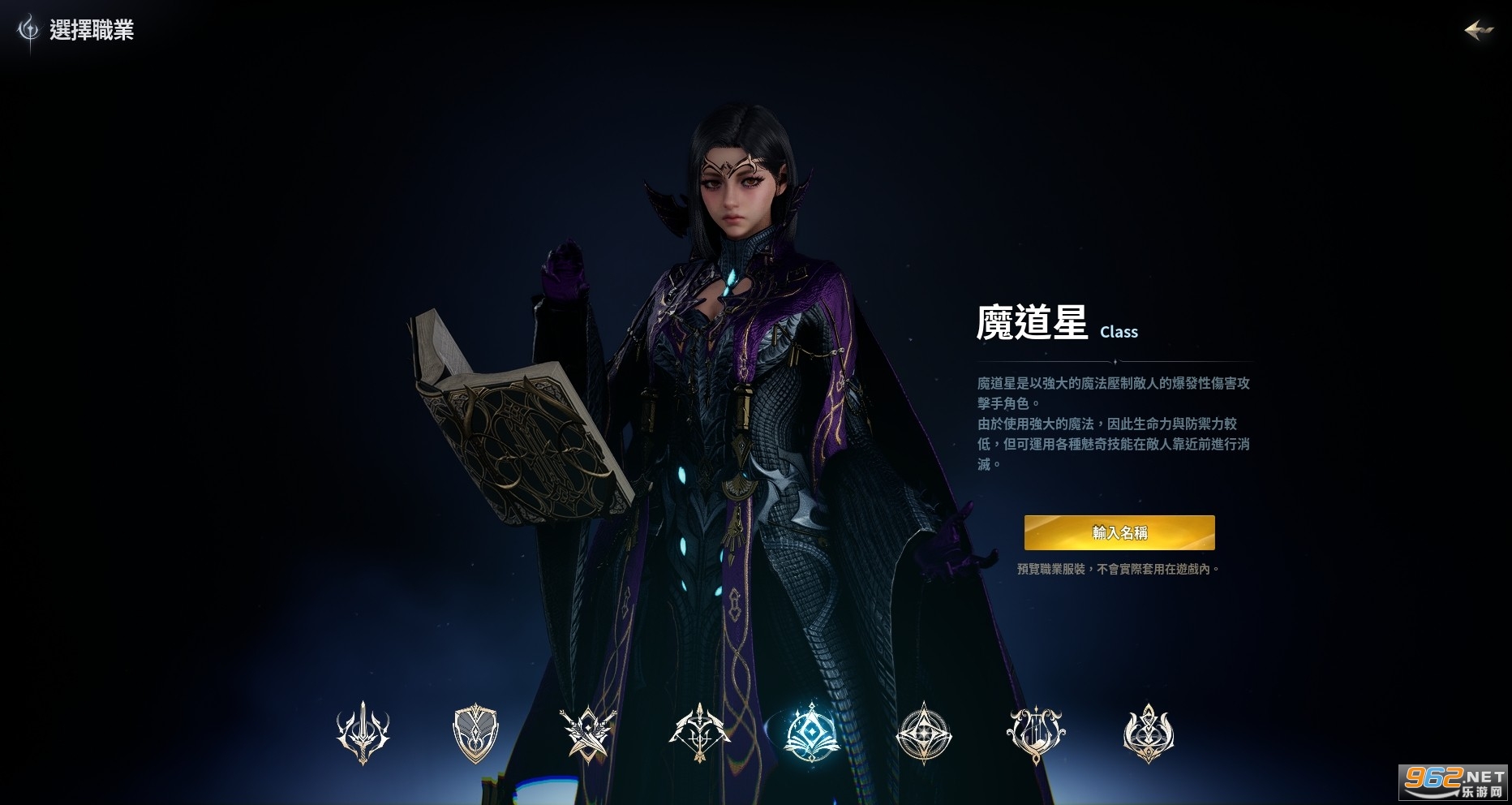Select the rightmost ornate crown class emblem

(1149, 733)
